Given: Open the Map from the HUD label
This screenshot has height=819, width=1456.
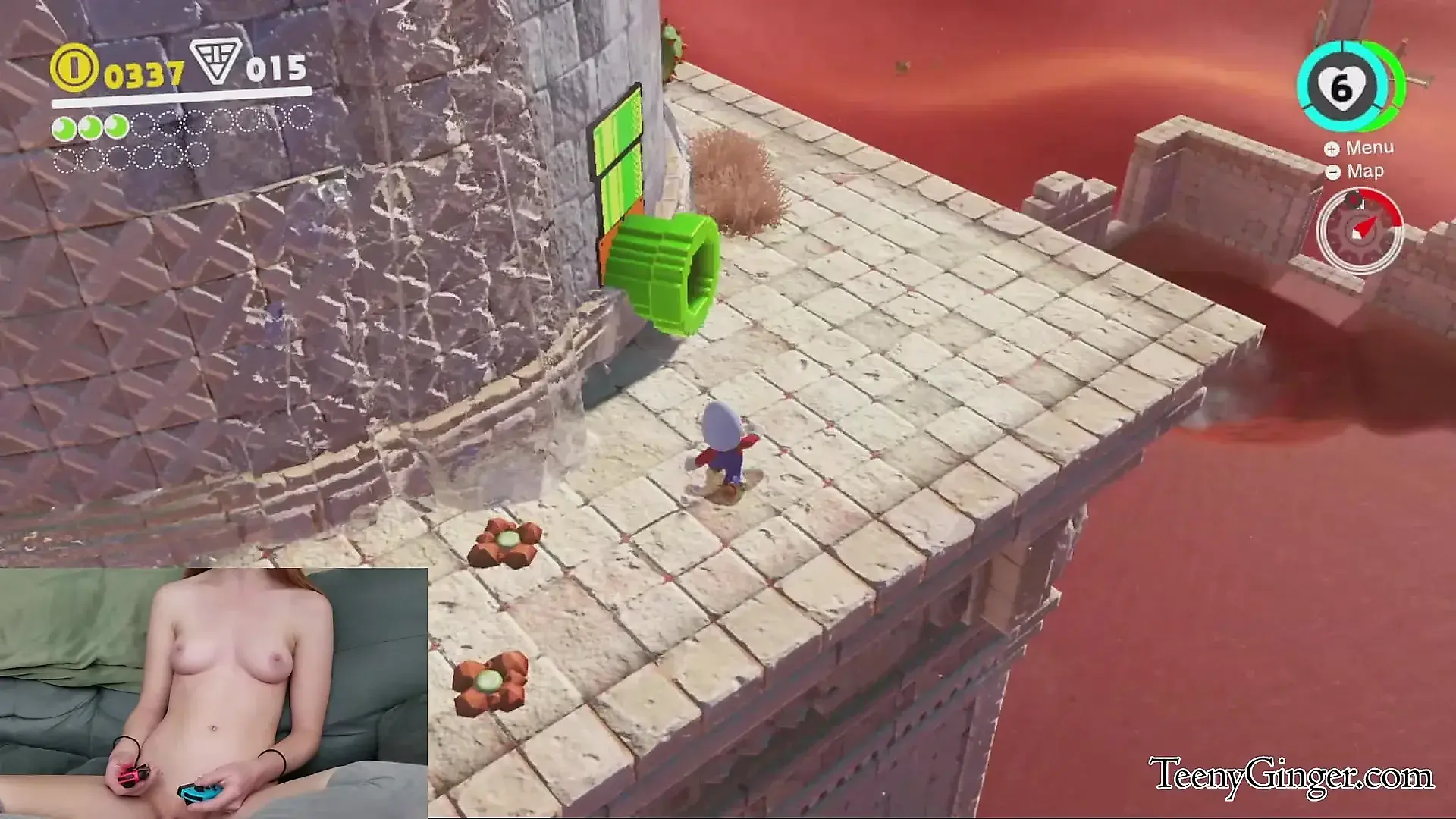Looking at the screenshot, I should (1357, 171).
